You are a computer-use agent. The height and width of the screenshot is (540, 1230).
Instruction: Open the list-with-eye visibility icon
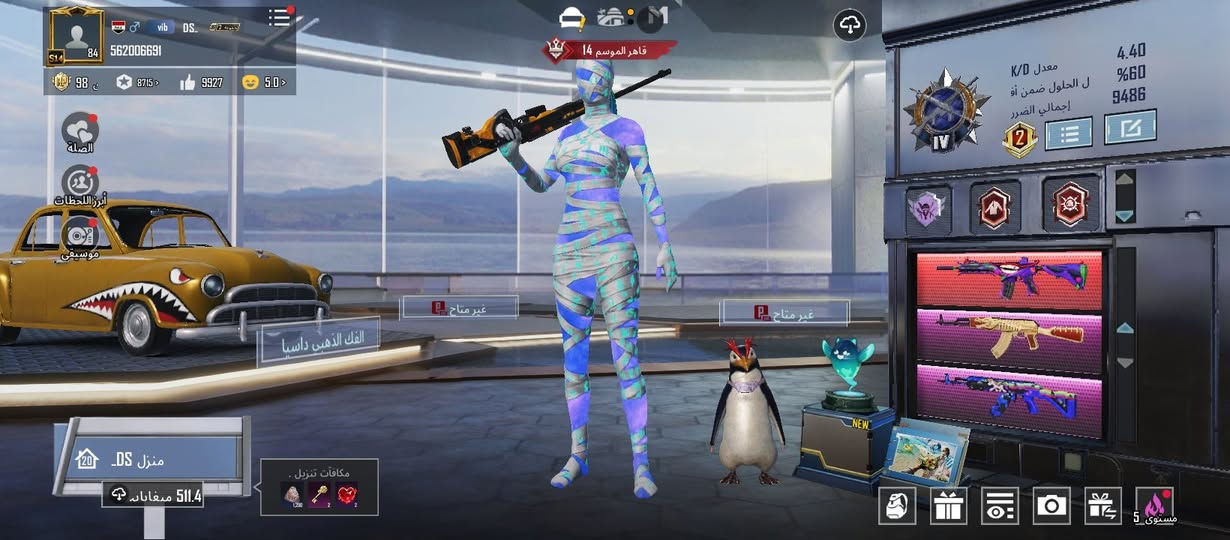click(999, 506)
